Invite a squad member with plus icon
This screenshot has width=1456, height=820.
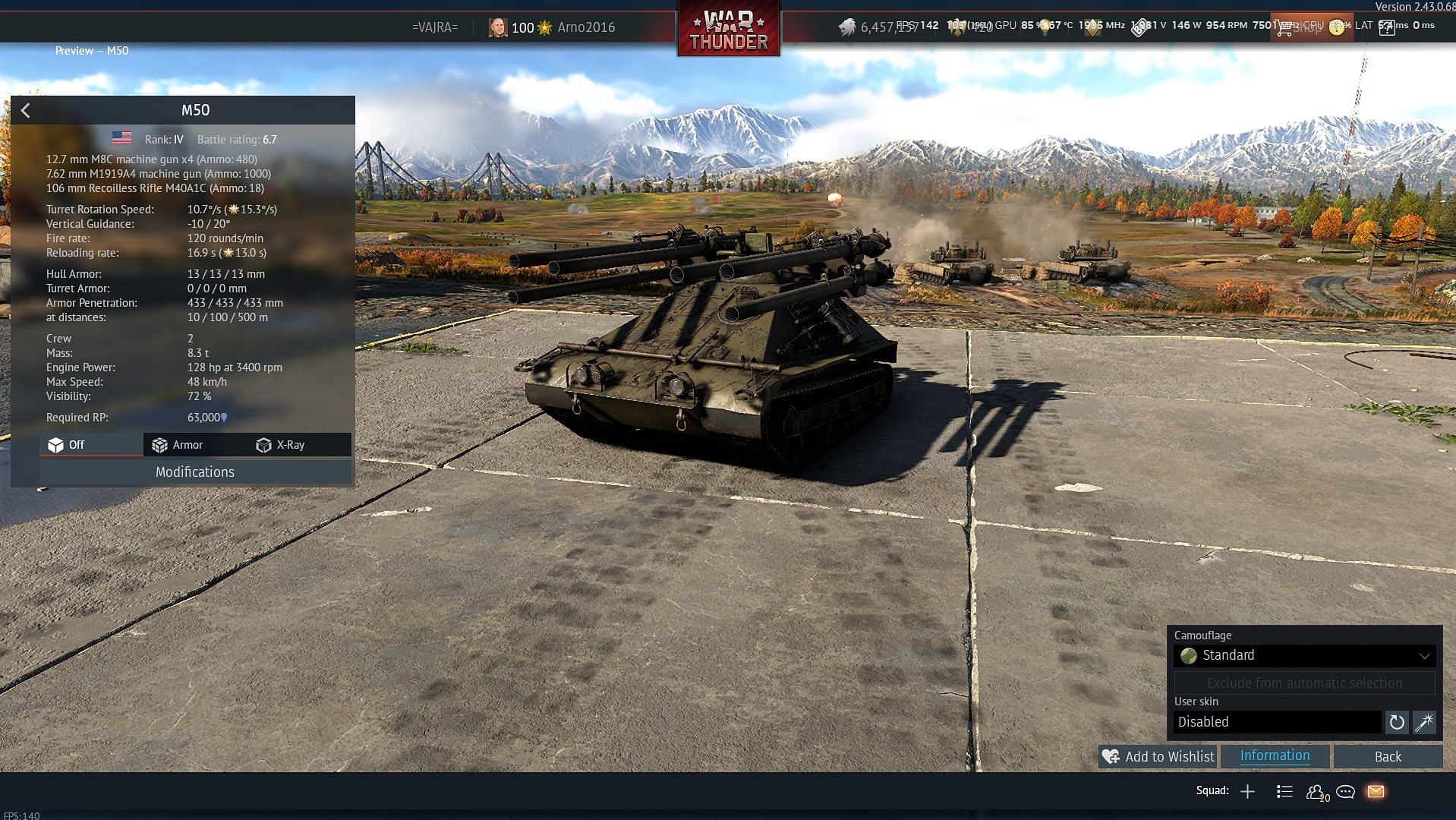point(1247,792)
